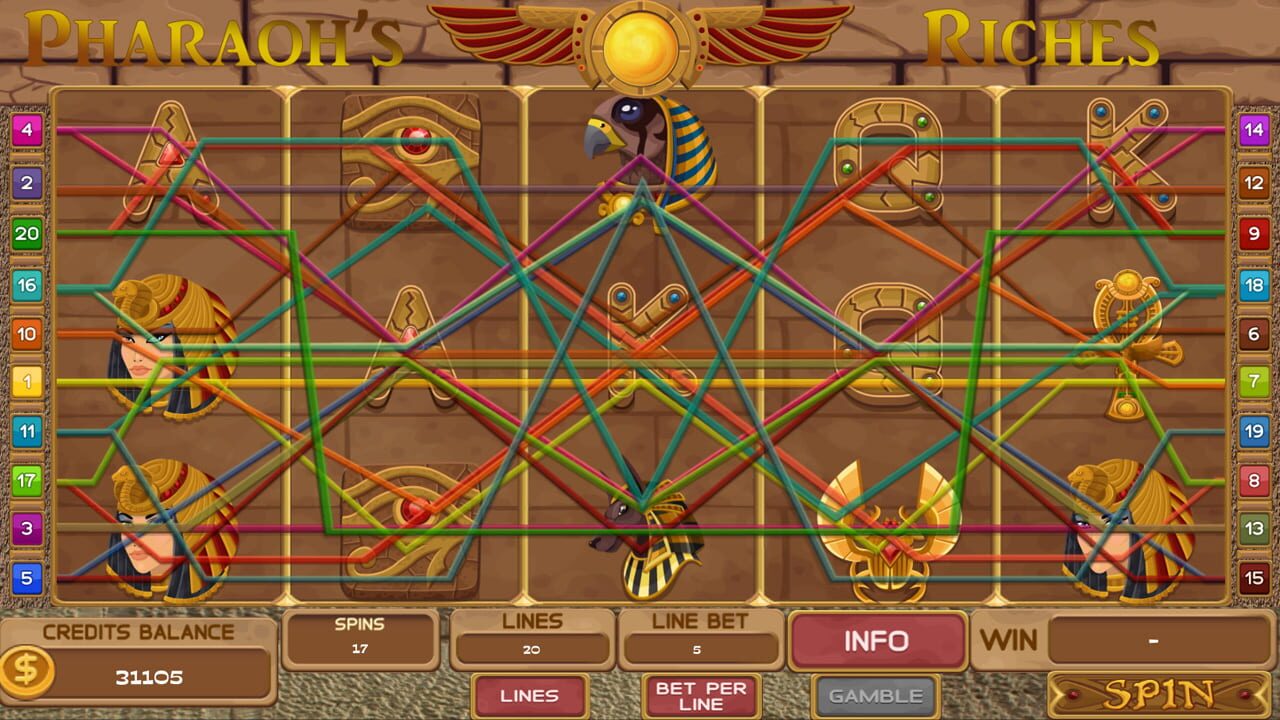
Task: Open the INFO screen
Action: [879, 641]
